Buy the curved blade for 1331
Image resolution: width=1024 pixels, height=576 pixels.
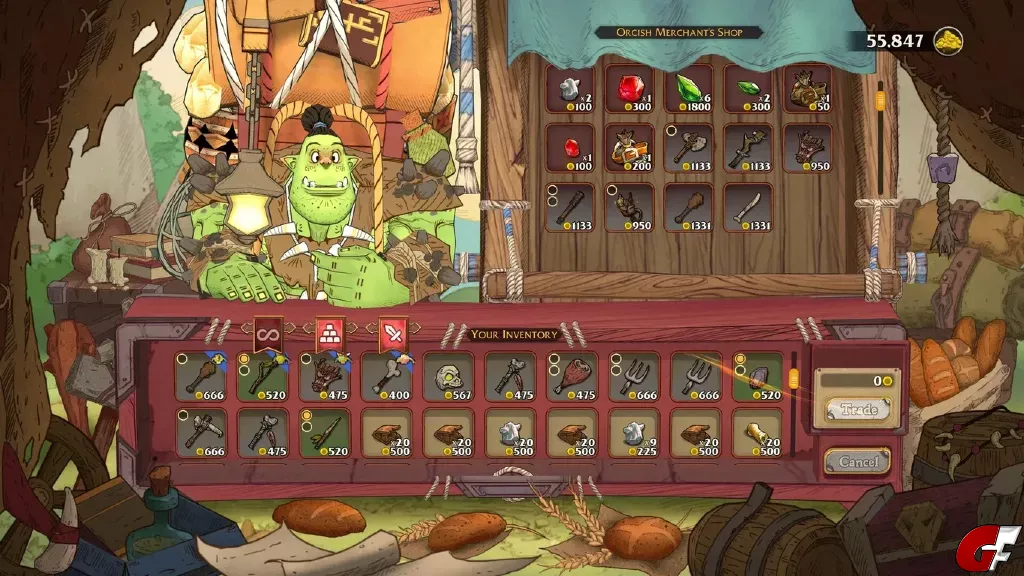tap(749, 207)
